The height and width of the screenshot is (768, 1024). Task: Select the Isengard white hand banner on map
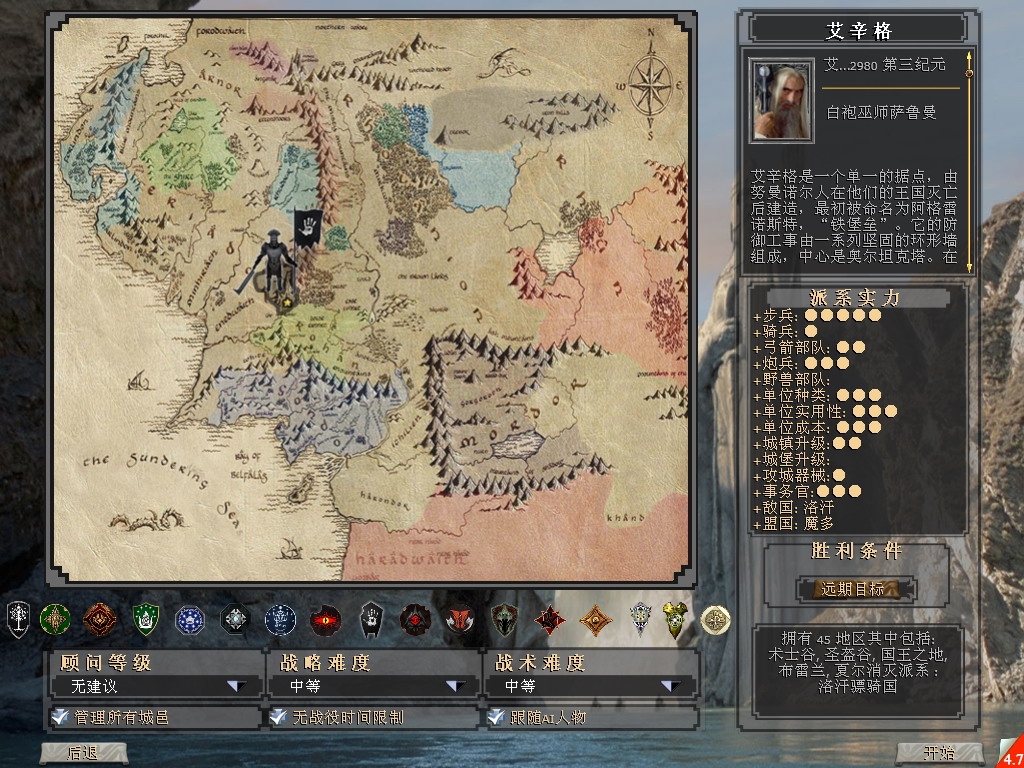click(307, 229)
